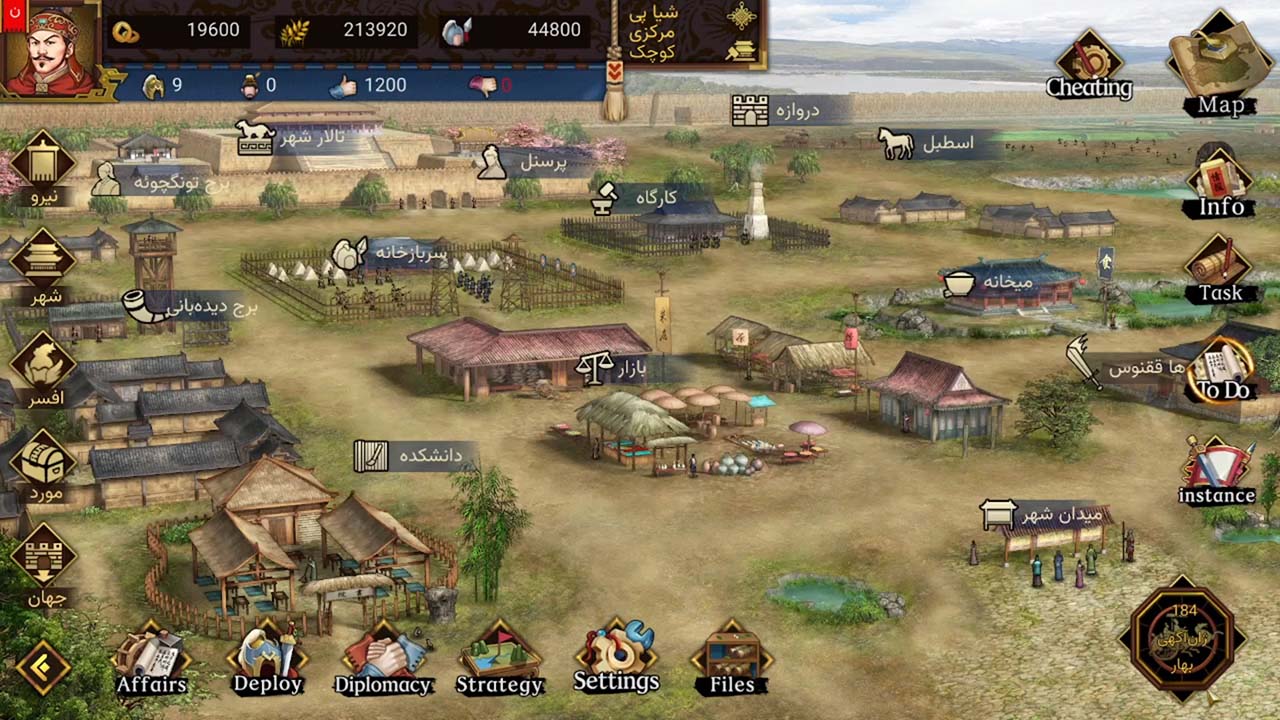The image size is (1280, 720).
Task: Open the To Do list icon
Action: pos(1220,363)
